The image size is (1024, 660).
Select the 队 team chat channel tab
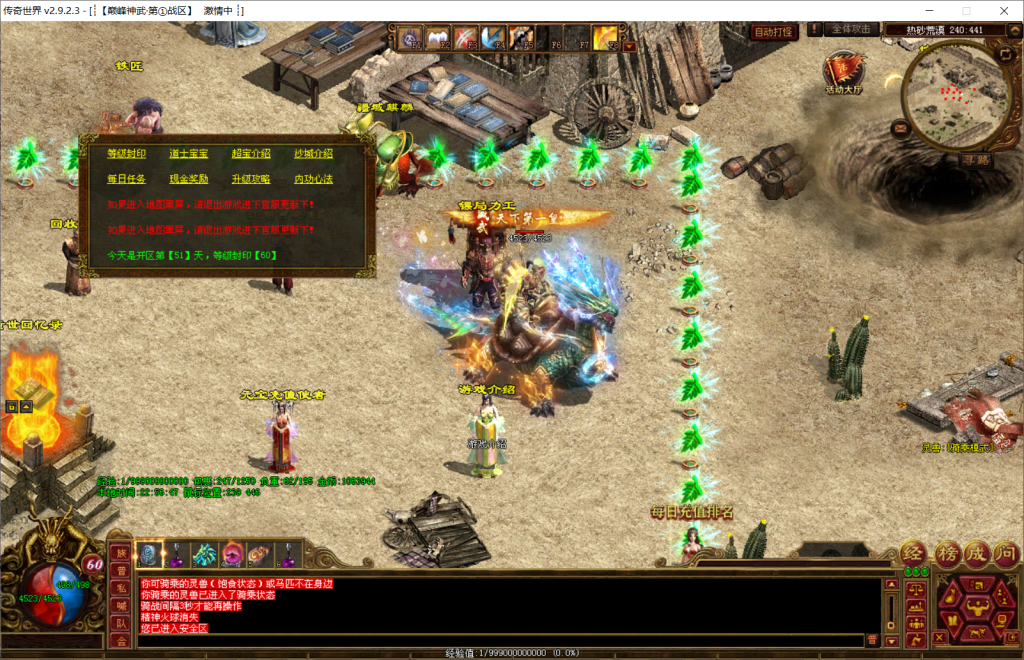(120, 623)
